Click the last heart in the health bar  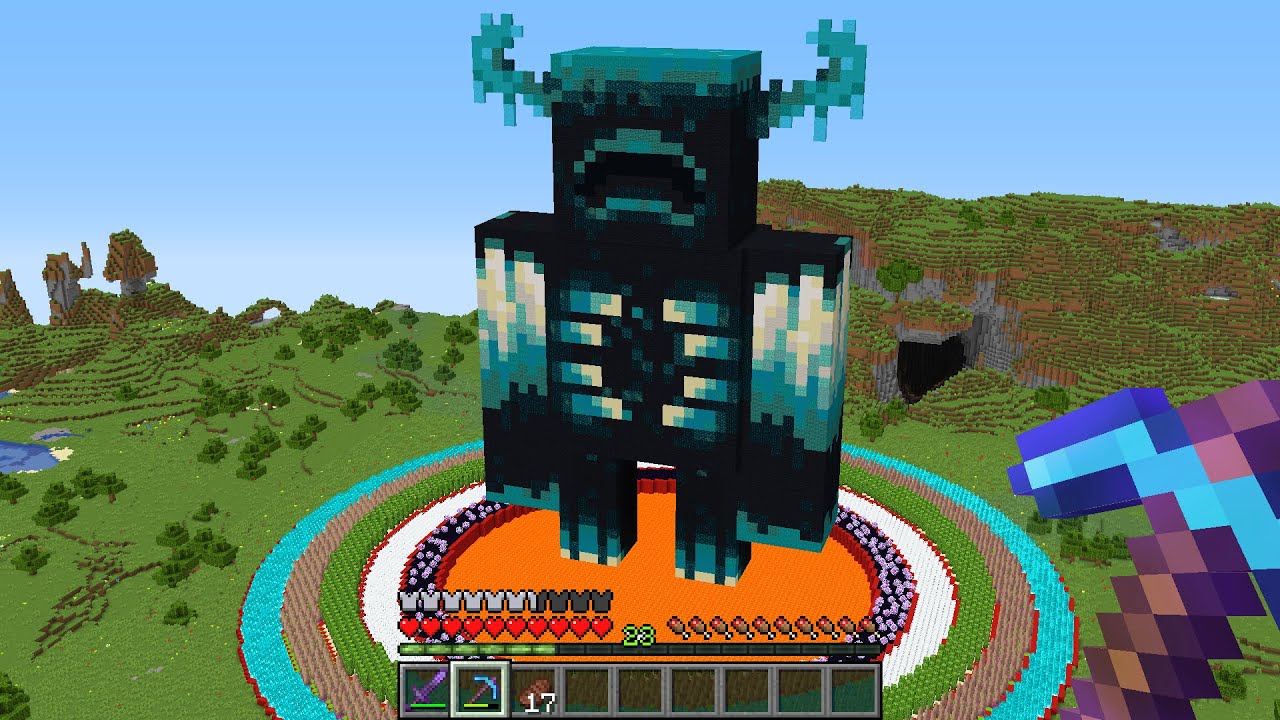(600, 625)
